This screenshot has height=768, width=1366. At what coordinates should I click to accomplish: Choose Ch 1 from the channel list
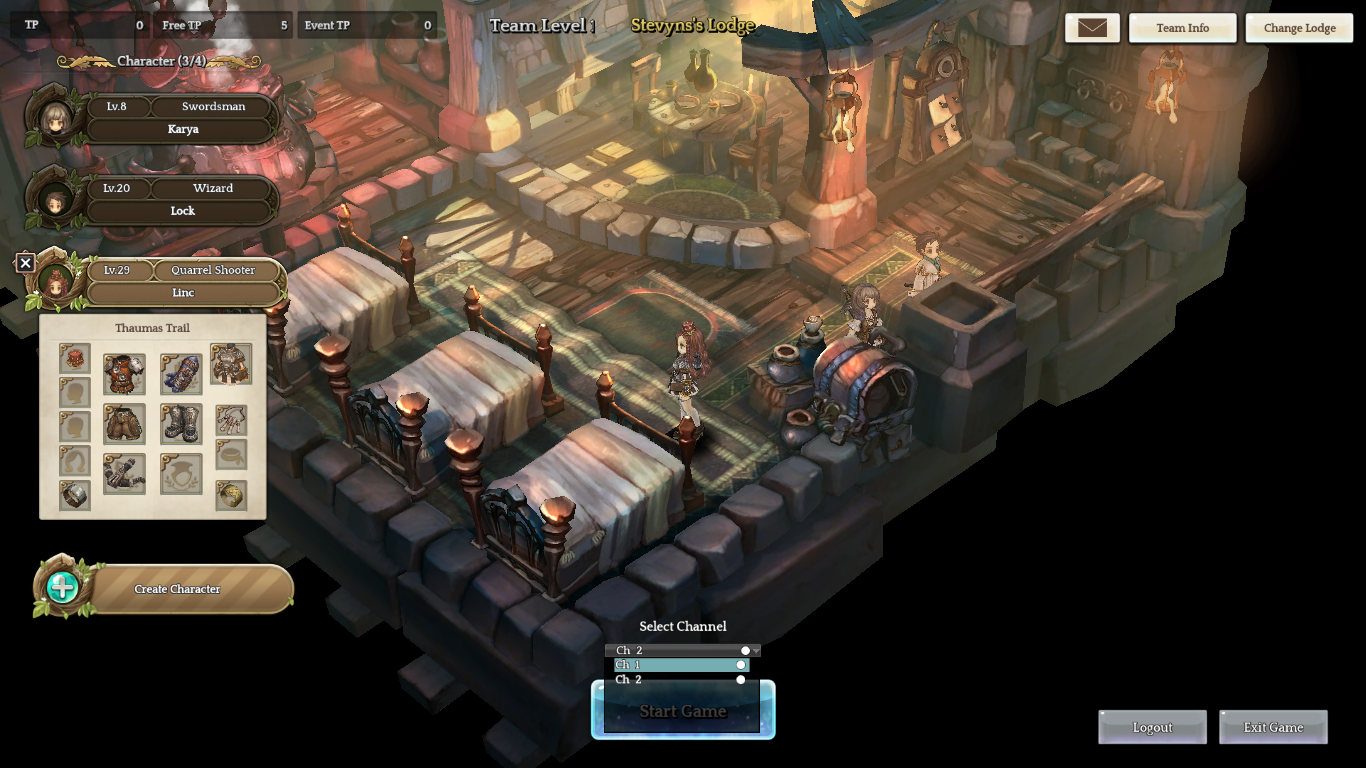680,665
